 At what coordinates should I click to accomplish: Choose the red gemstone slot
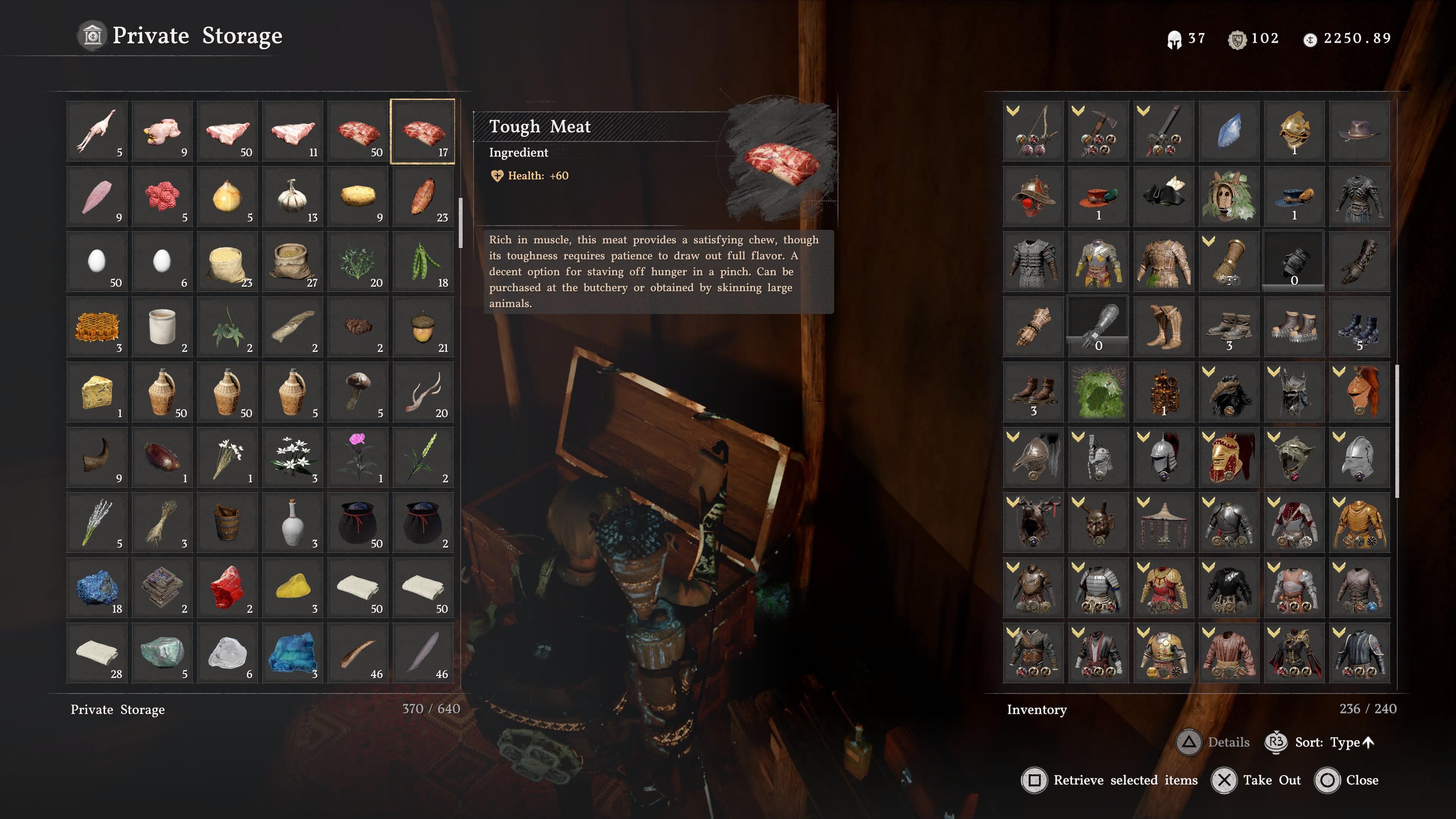(227, 588)
